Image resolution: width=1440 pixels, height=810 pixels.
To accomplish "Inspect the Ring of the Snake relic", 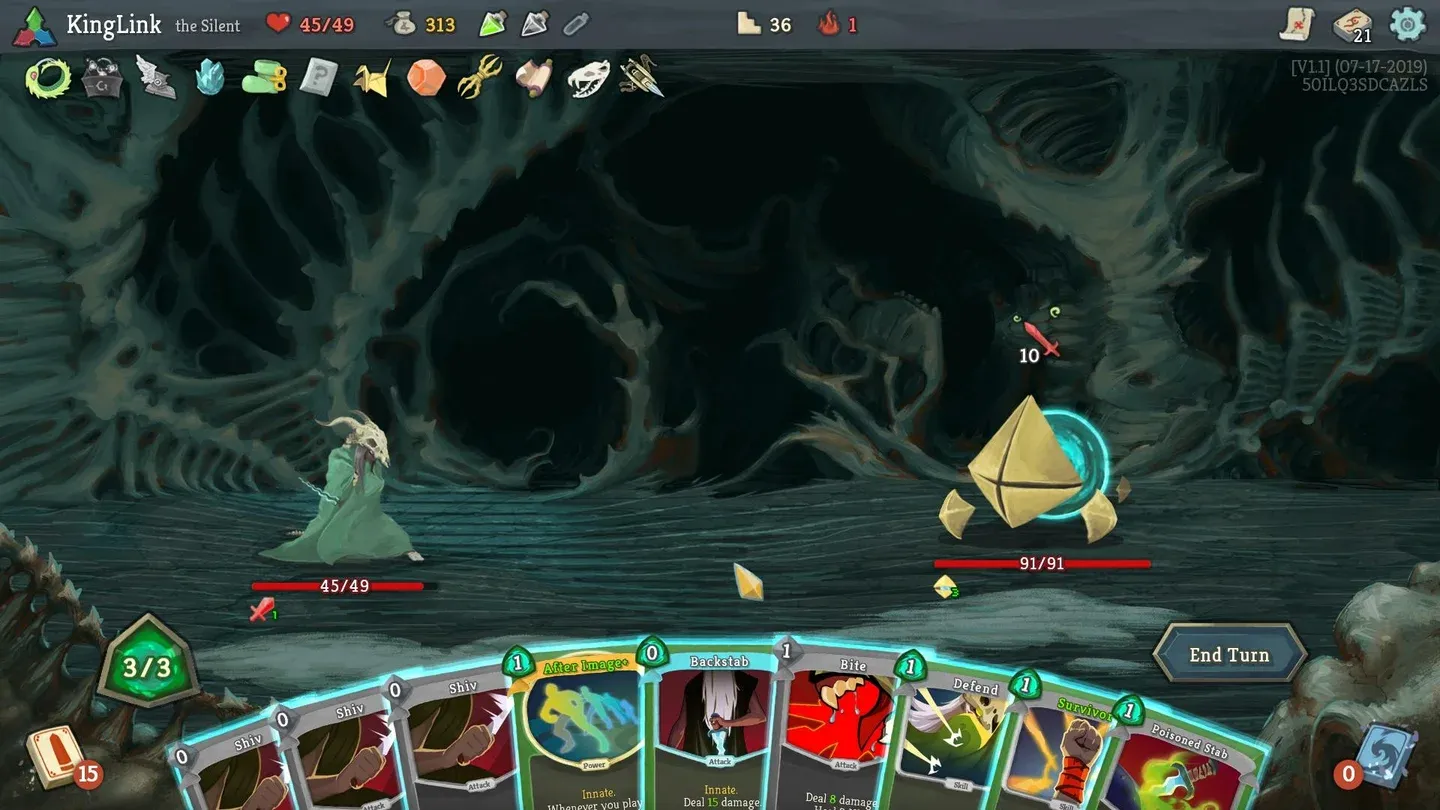I will click(45, 77).
